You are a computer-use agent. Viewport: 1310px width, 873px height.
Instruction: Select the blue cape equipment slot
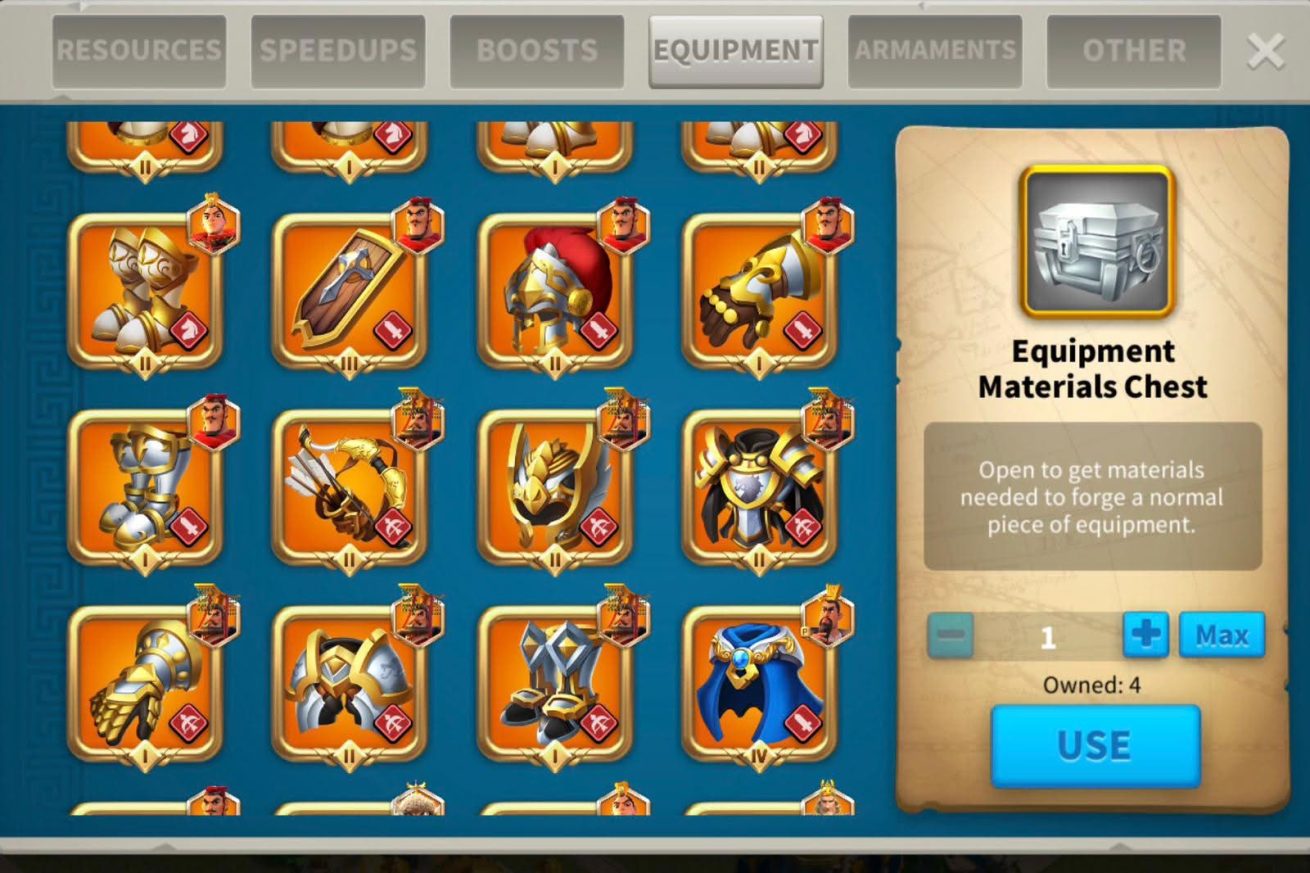point(759,683)
